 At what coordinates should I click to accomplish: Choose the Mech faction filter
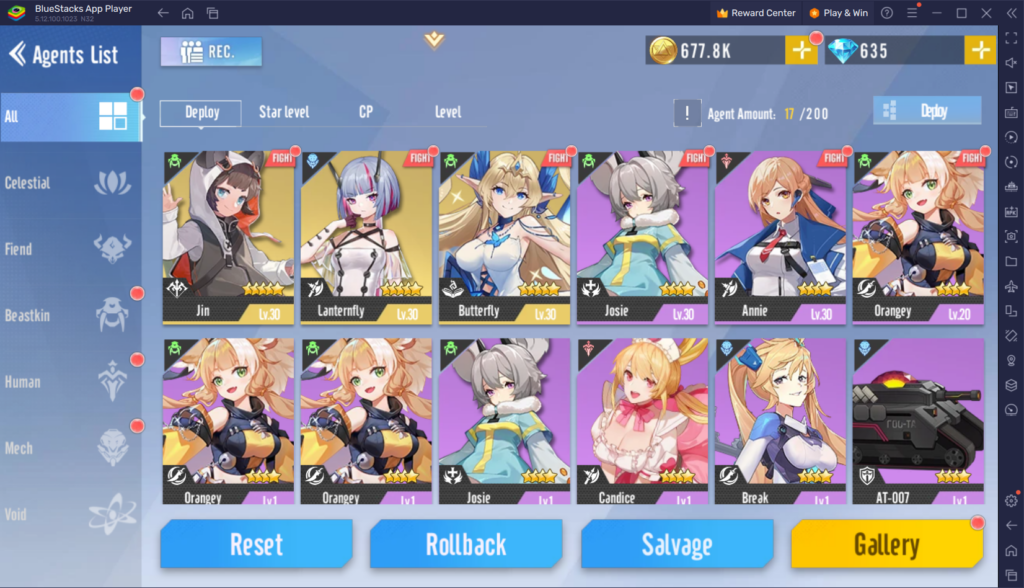70,448
